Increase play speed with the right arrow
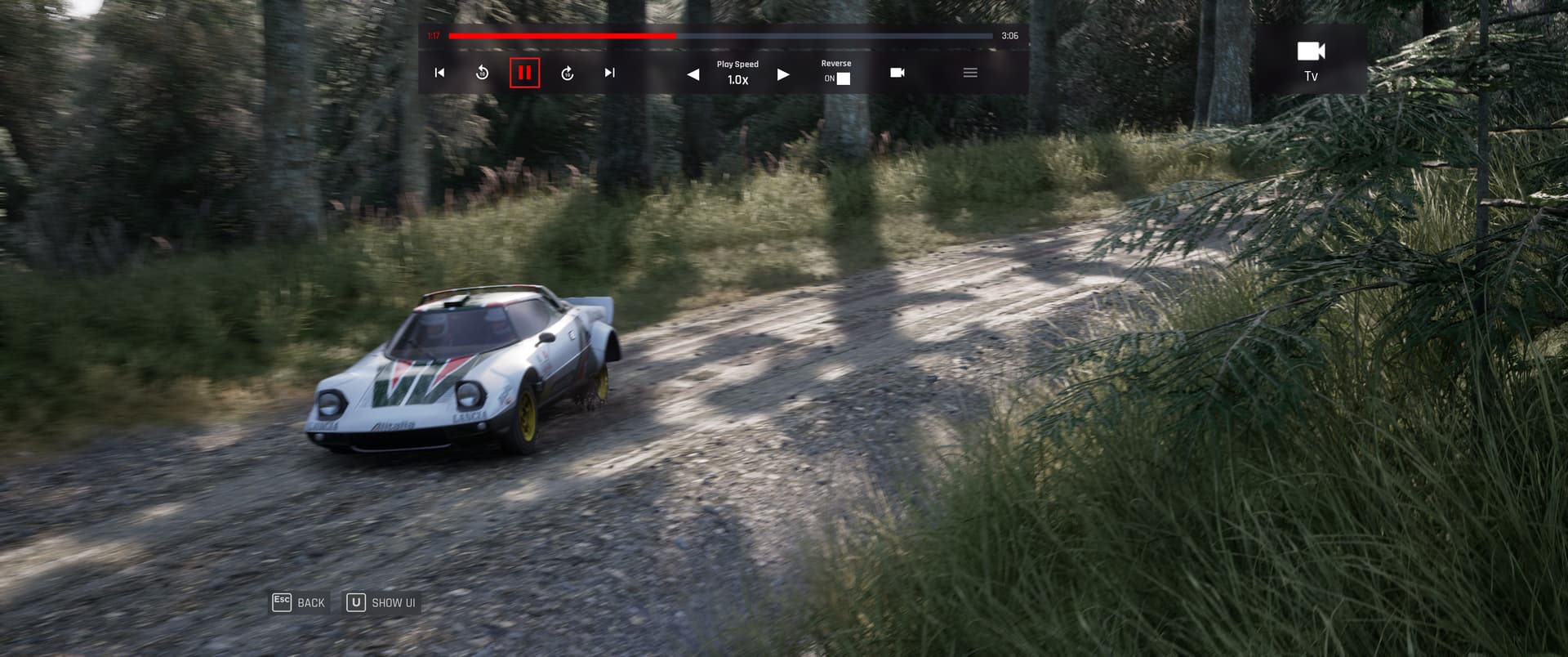 [783, 74]
